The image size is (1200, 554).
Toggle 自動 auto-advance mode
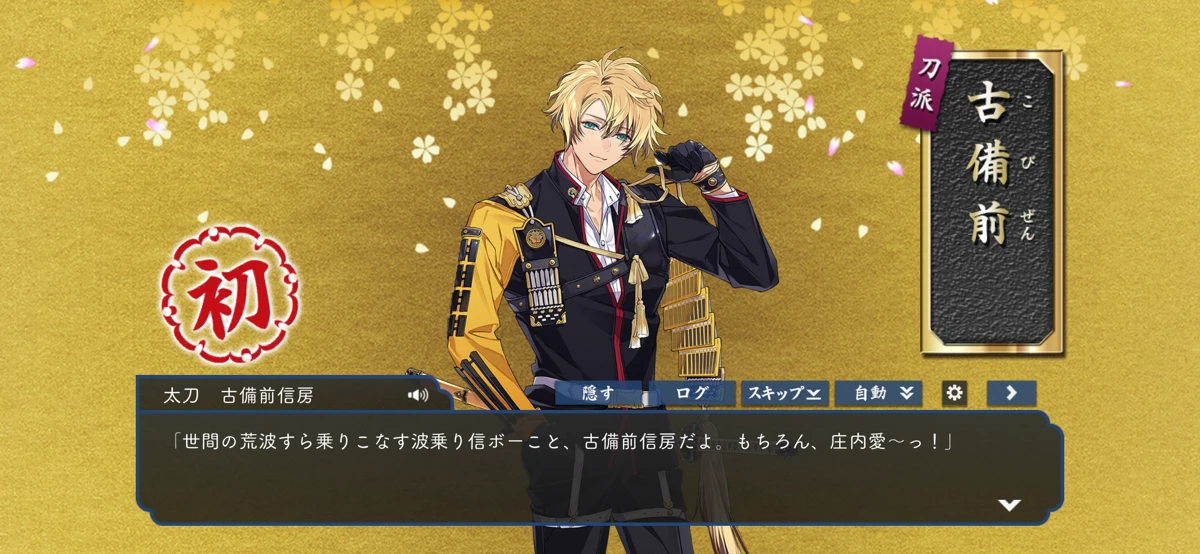[877, 393]
